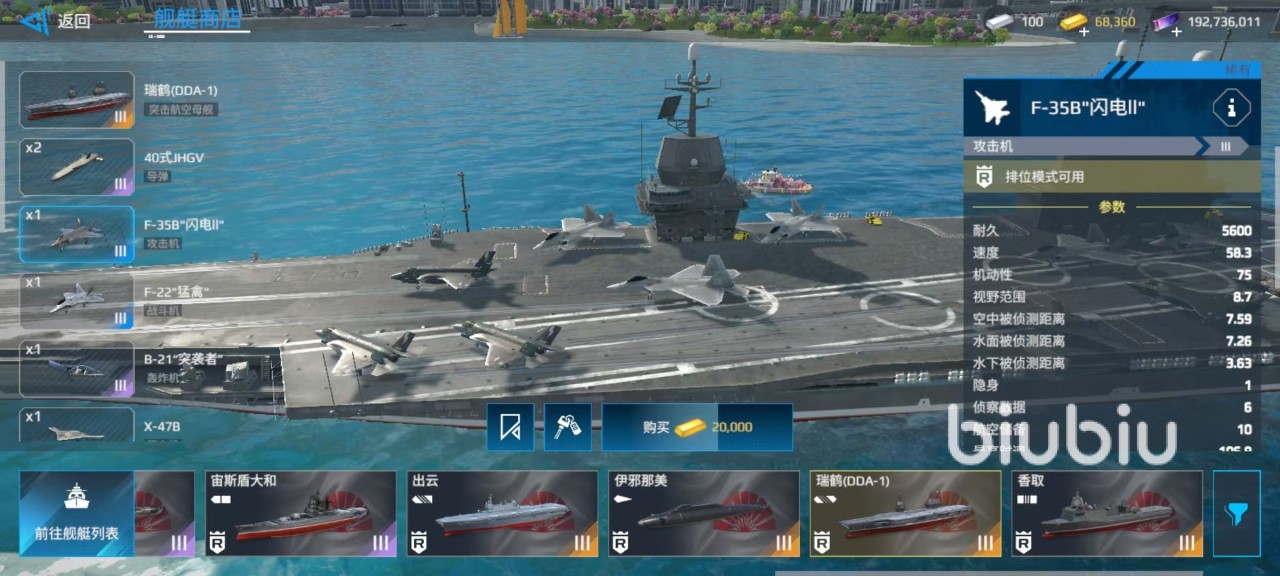Viewport: 1280px width, 576px height.
Task: Buy the aircraft for 20,000 gold
Action: click(x=697, y=427)
